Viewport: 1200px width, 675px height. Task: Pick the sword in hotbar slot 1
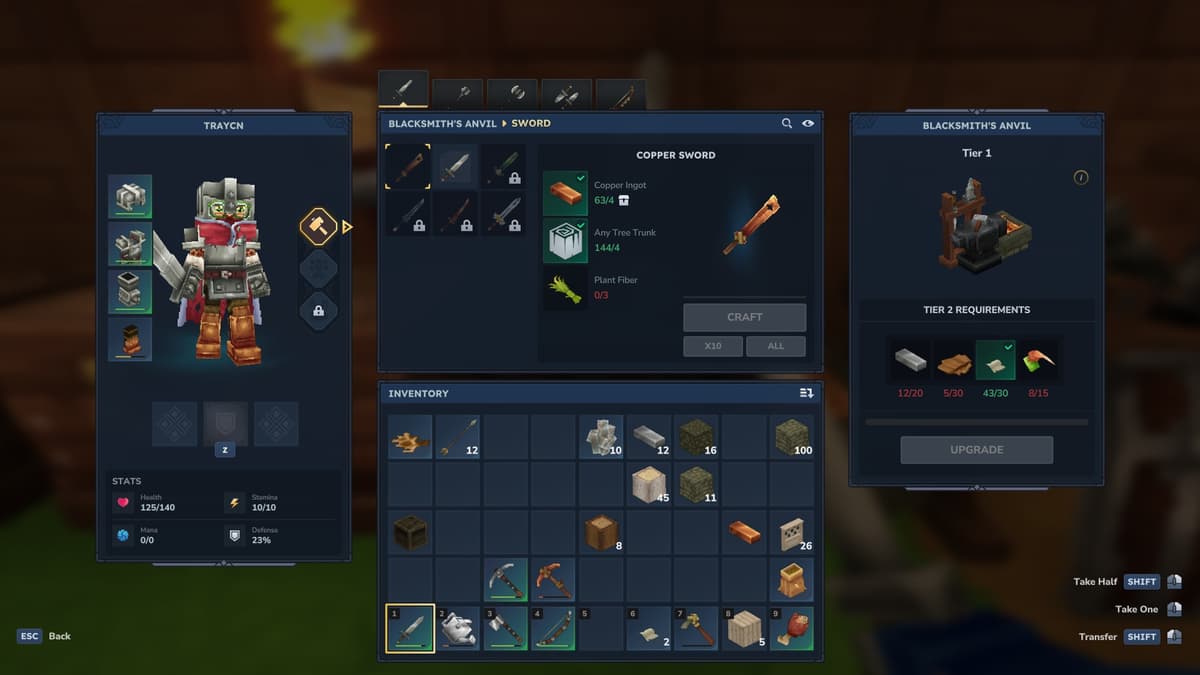(x=410, y=629)
